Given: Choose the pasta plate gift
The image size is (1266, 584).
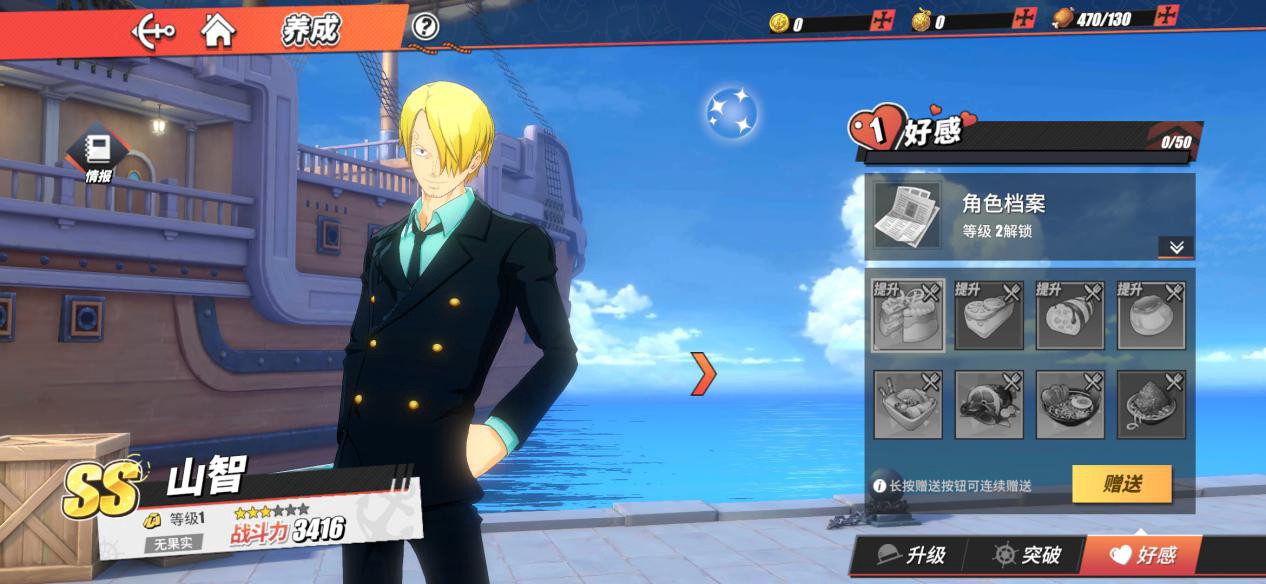Looking at the screenshot, I should (1151, 404).
